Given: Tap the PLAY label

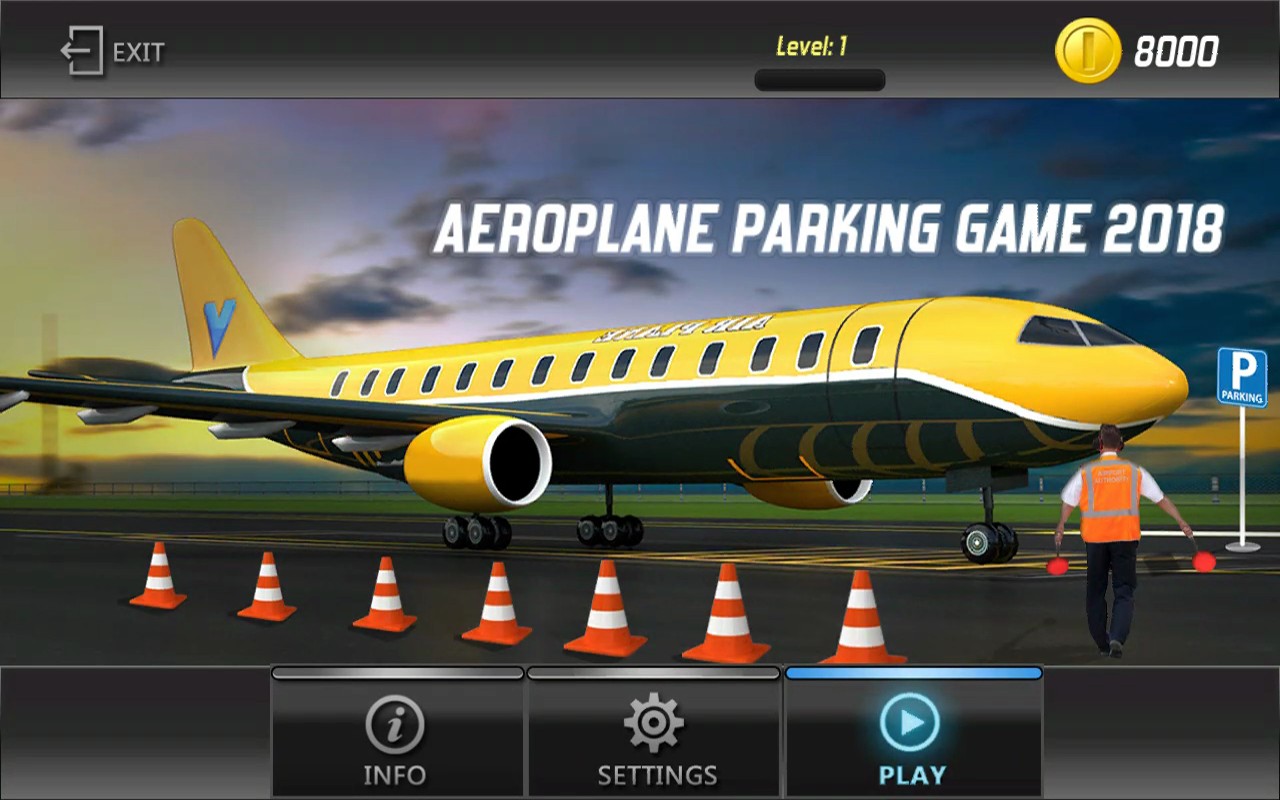Looking at the screenshot, I should point(913,773).
